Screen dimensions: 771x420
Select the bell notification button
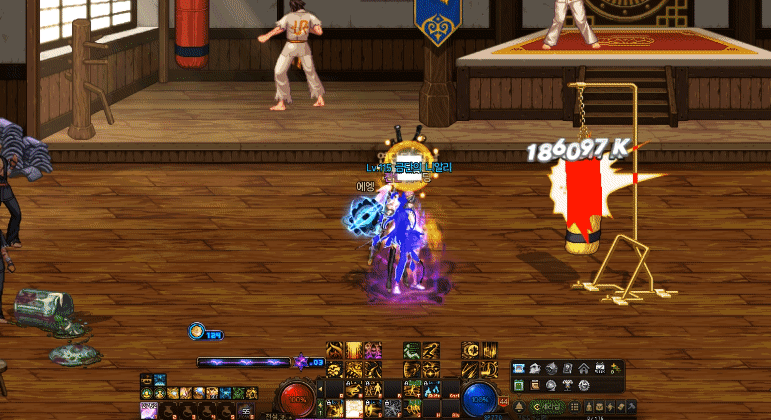pyautogui.click(x=519, y=408)
